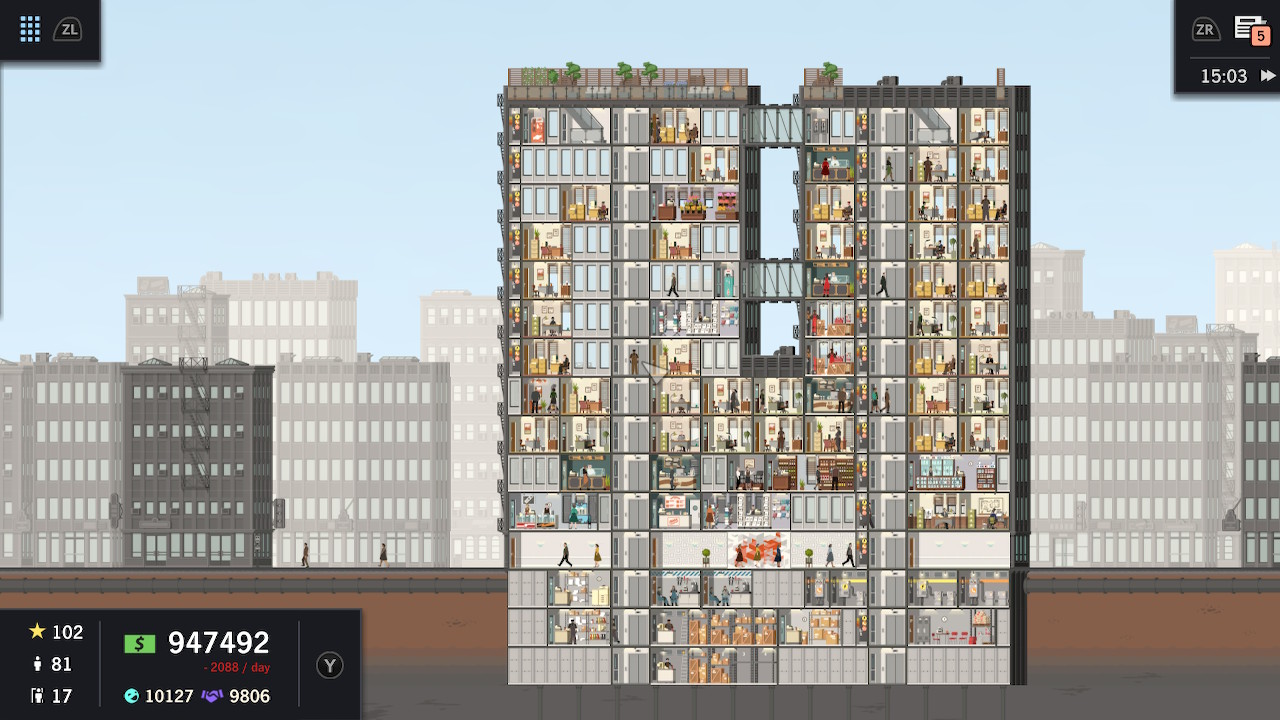The image size is (1280, 720).
Task: Click the single-person population icon
Action: (37, 663)
